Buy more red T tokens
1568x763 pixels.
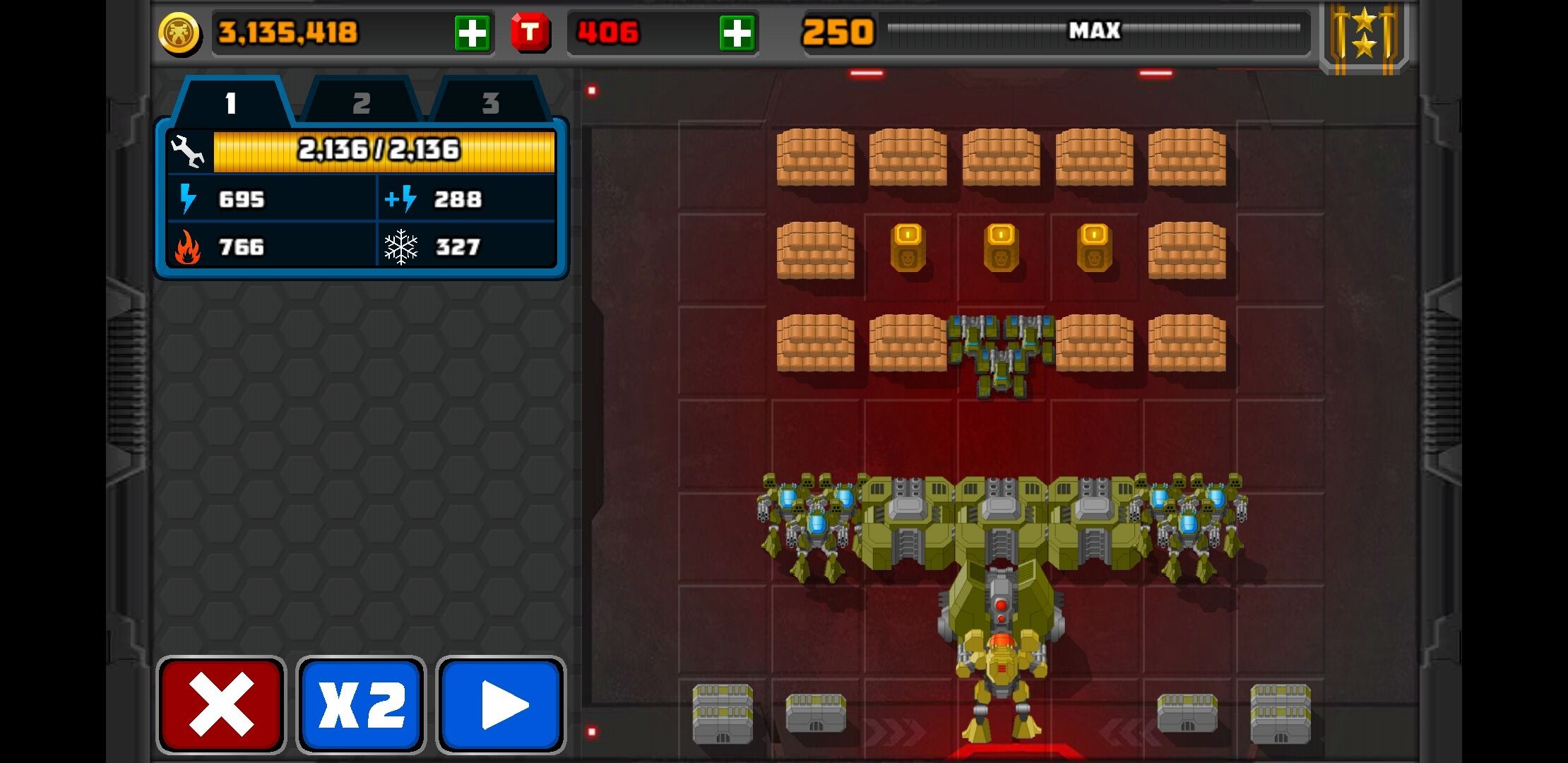(737, 33)
